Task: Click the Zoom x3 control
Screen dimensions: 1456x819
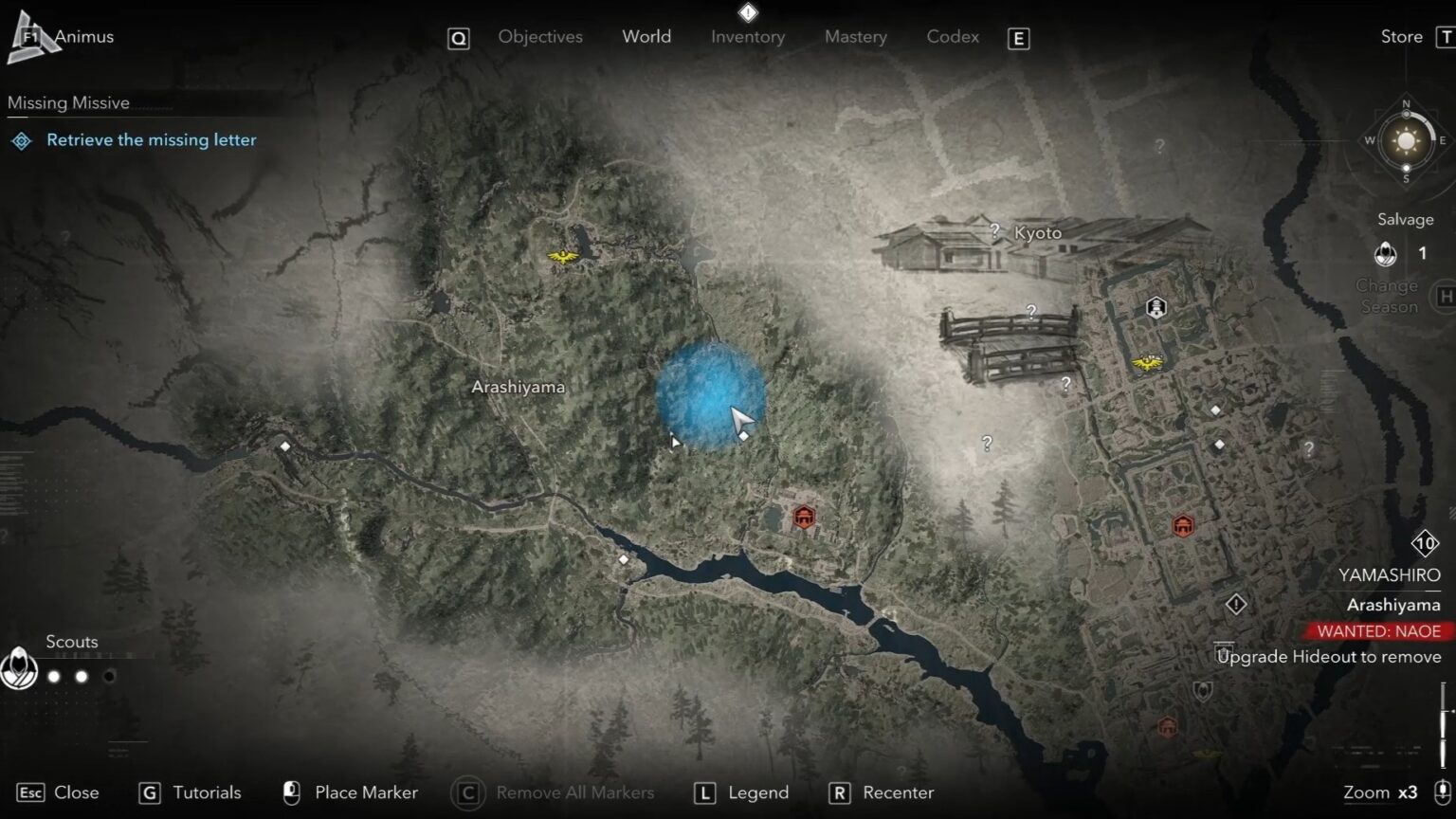Action: tap(1382, 792)
